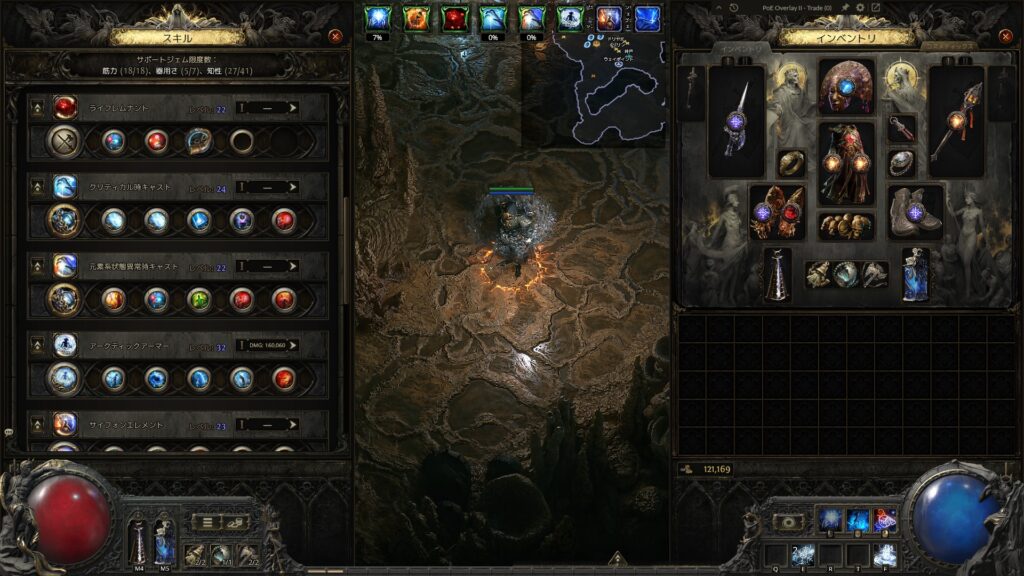Select the equipped body armour slot

pos(846,163)
